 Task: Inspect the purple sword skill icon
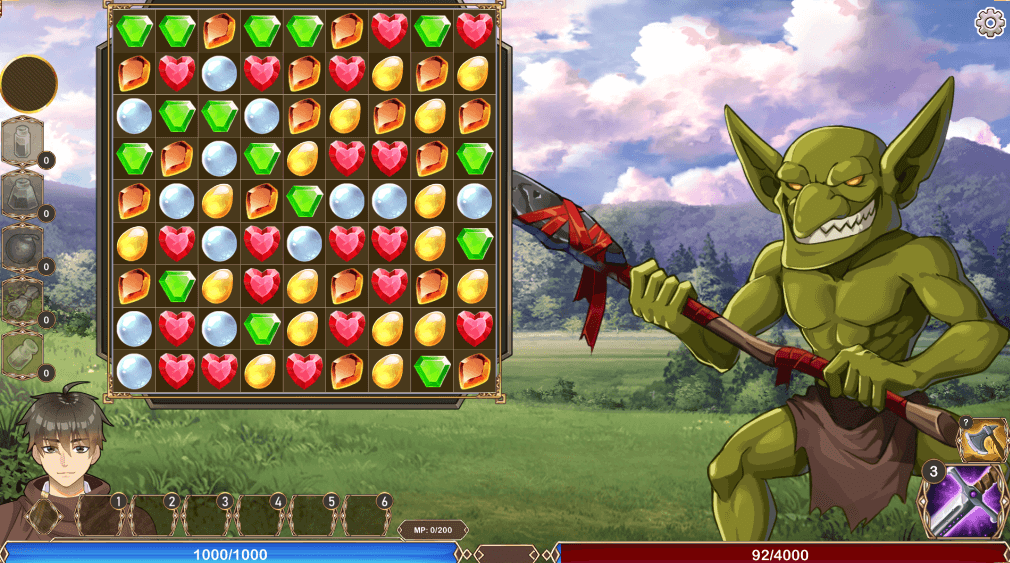(962, 499)
